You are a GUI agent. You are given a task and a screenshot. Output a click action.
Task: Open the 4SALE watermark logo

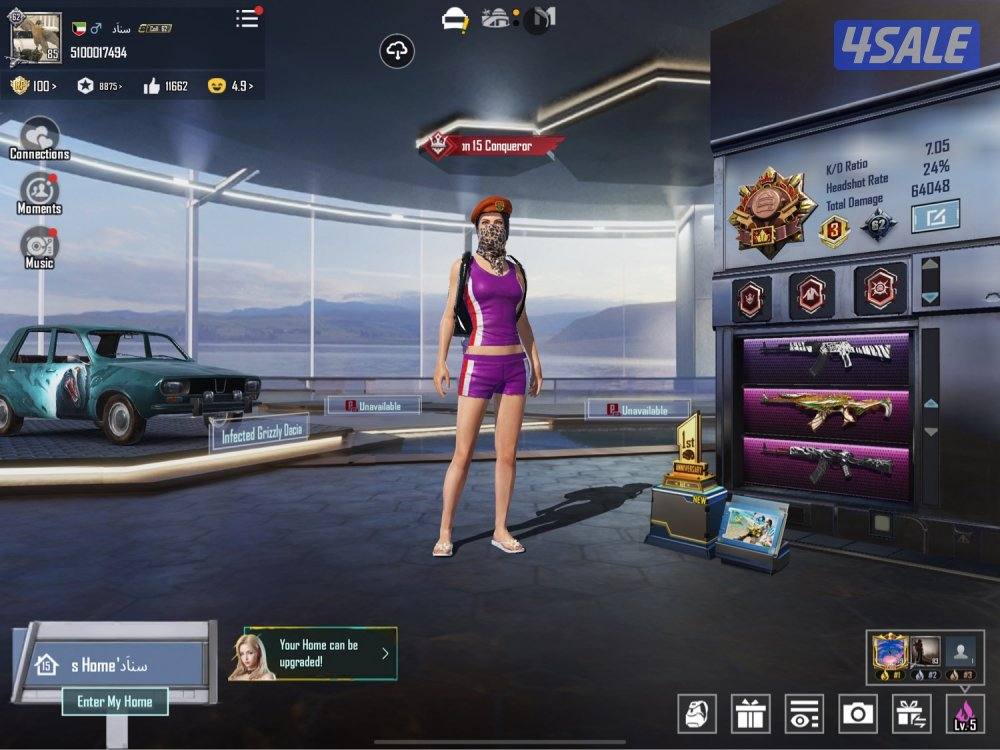click(x=907, y=45)
